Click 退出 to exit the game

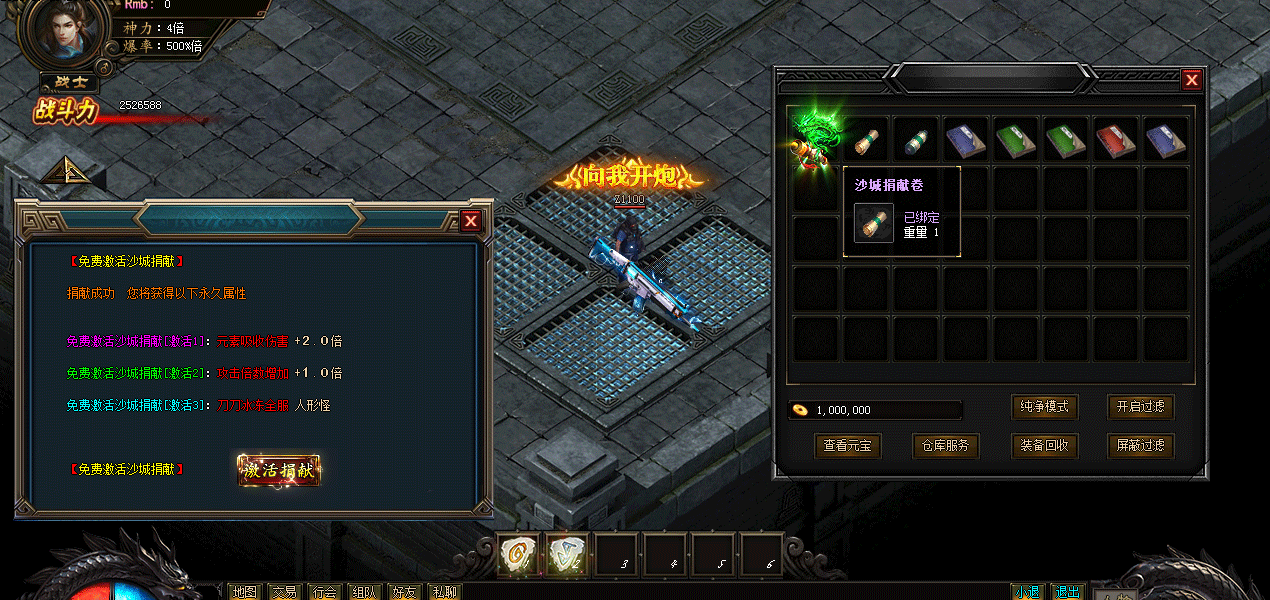tap(1067, 592)
